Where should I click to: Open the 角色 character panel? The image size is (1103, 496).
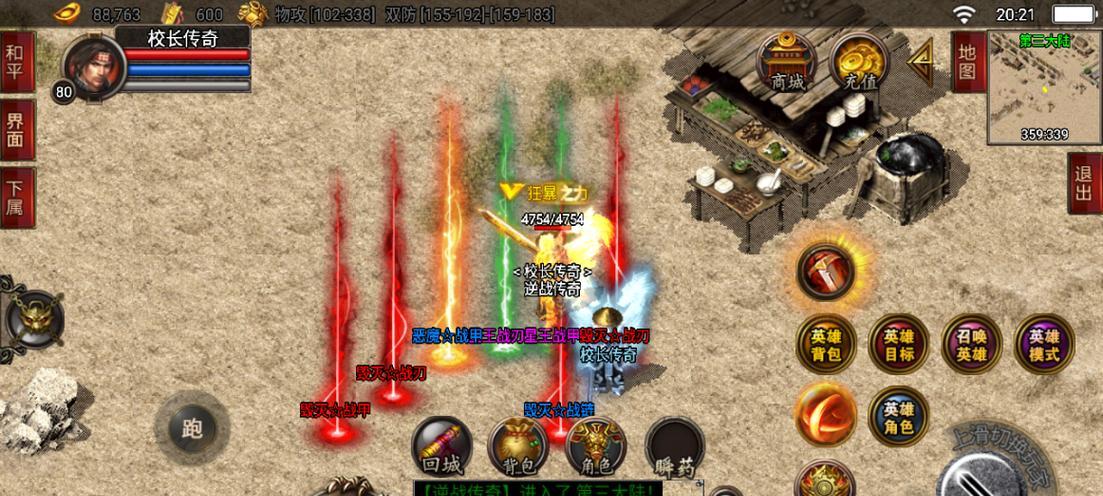pyautogui.click(x=595, y=446)
